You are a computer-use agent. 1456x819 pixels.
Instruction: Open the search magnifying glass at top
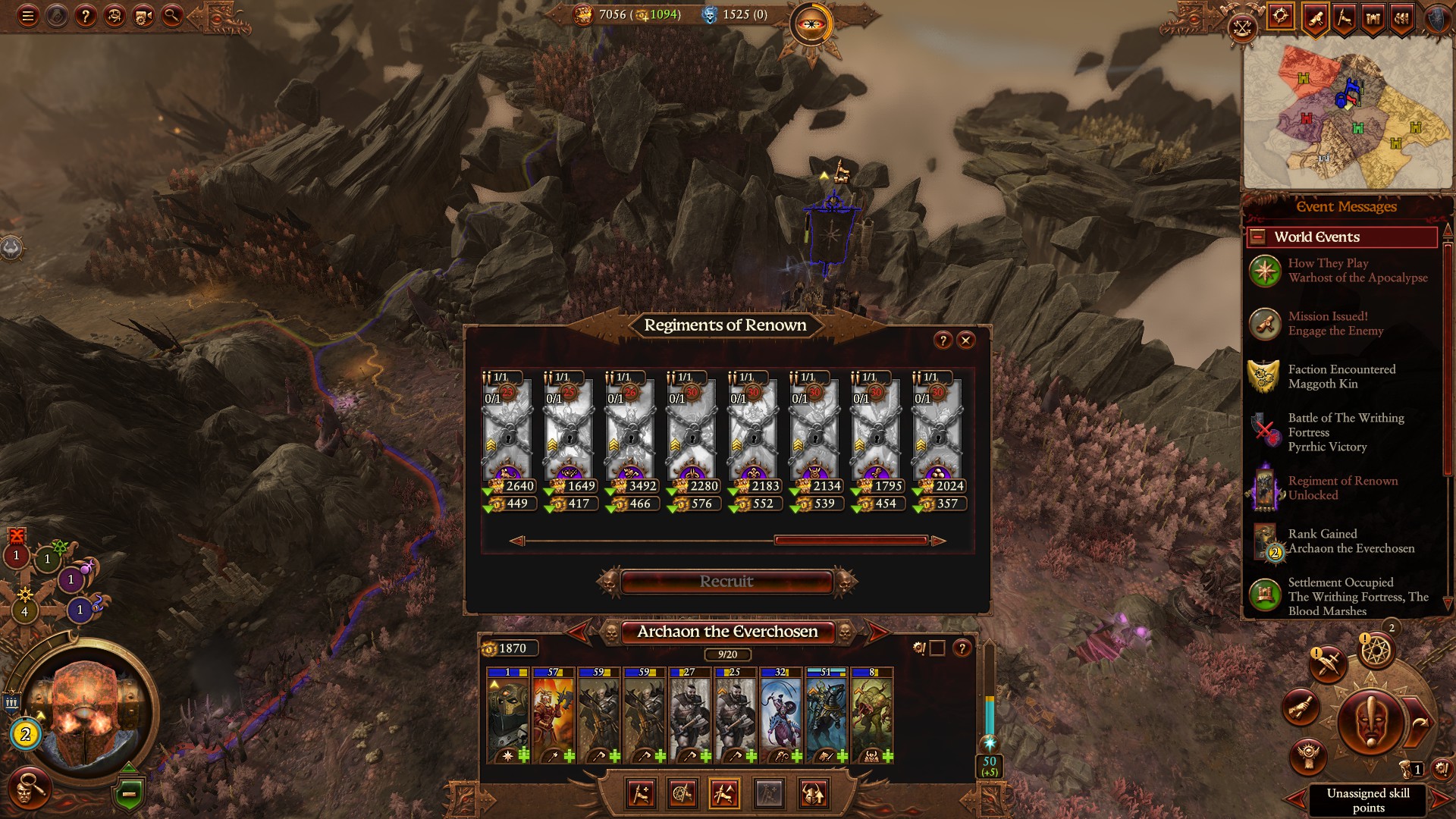(172, 16)
